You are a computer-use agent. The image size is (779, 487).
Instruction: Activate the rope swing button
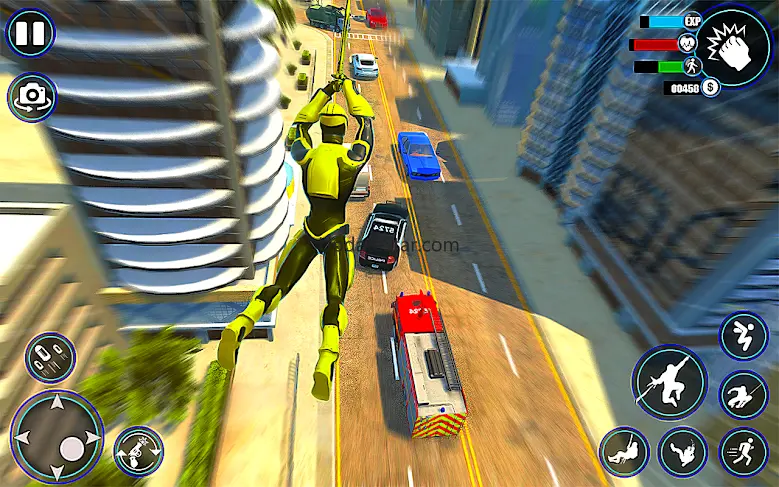625,452
